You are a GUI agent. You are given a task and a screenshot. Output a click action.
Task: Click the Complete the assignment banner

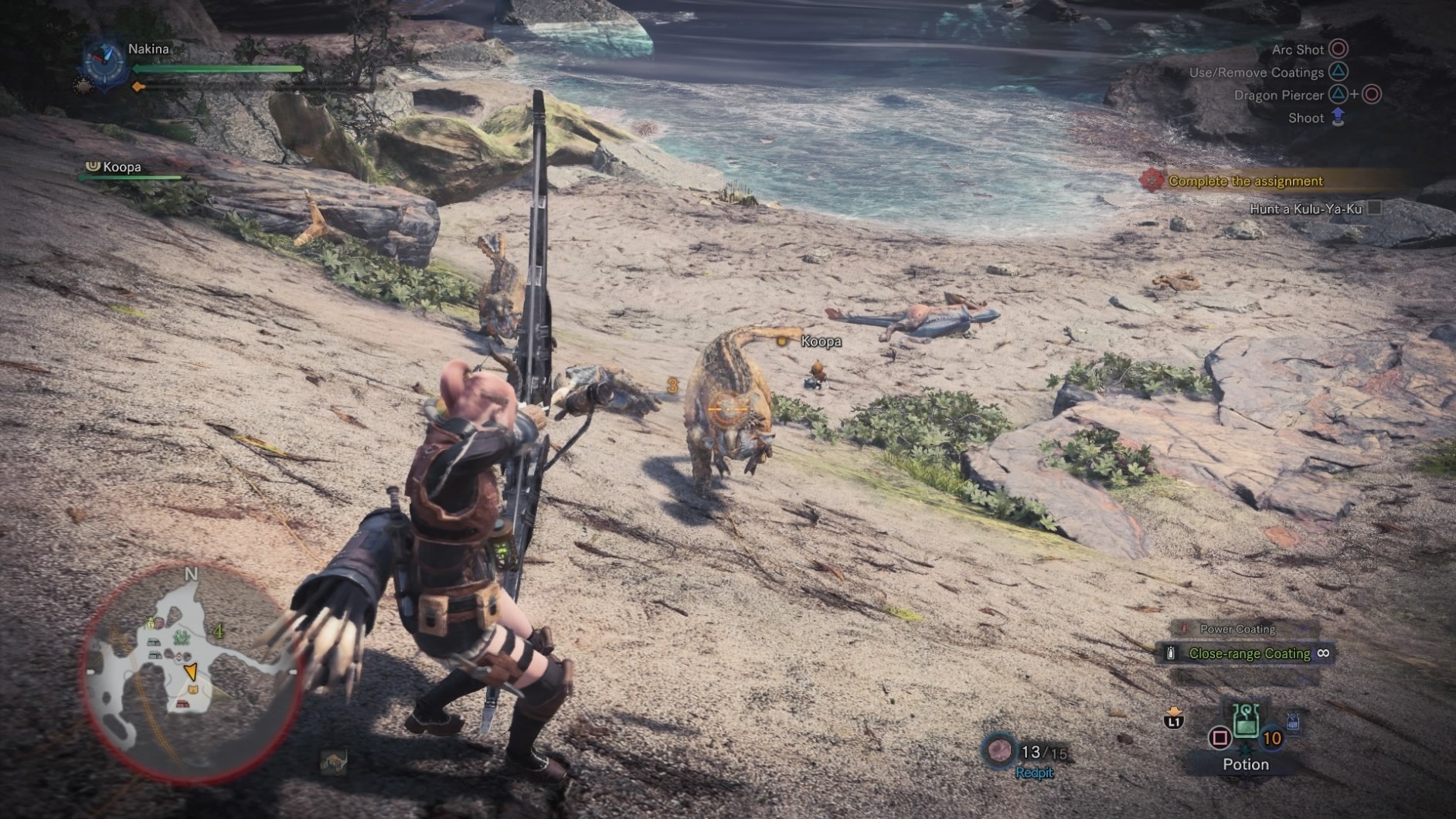pyautogui.click(x=1245, y=180)
